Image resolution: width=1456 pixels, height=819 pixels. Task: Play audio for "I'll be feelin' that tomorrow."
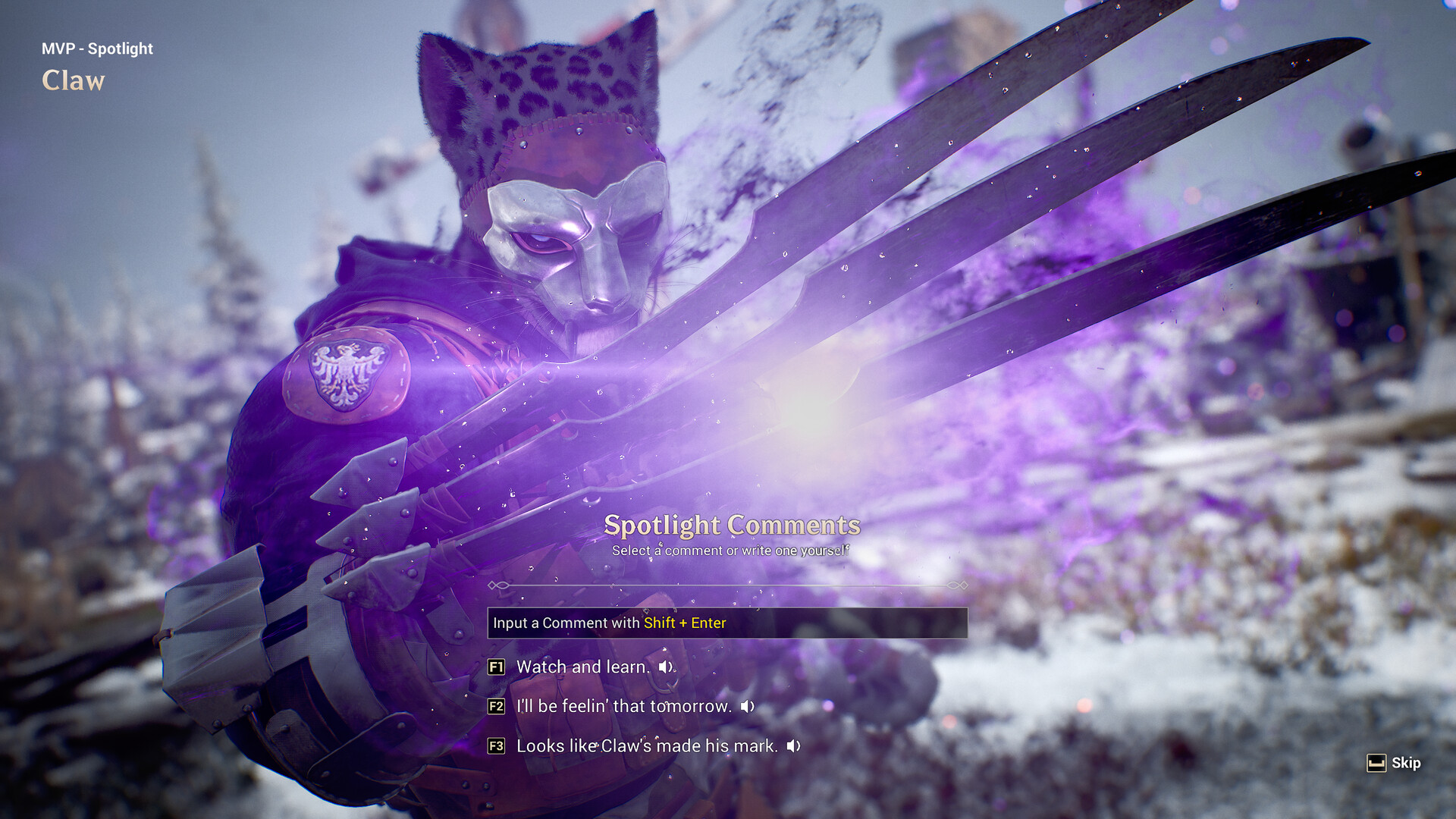748,707
